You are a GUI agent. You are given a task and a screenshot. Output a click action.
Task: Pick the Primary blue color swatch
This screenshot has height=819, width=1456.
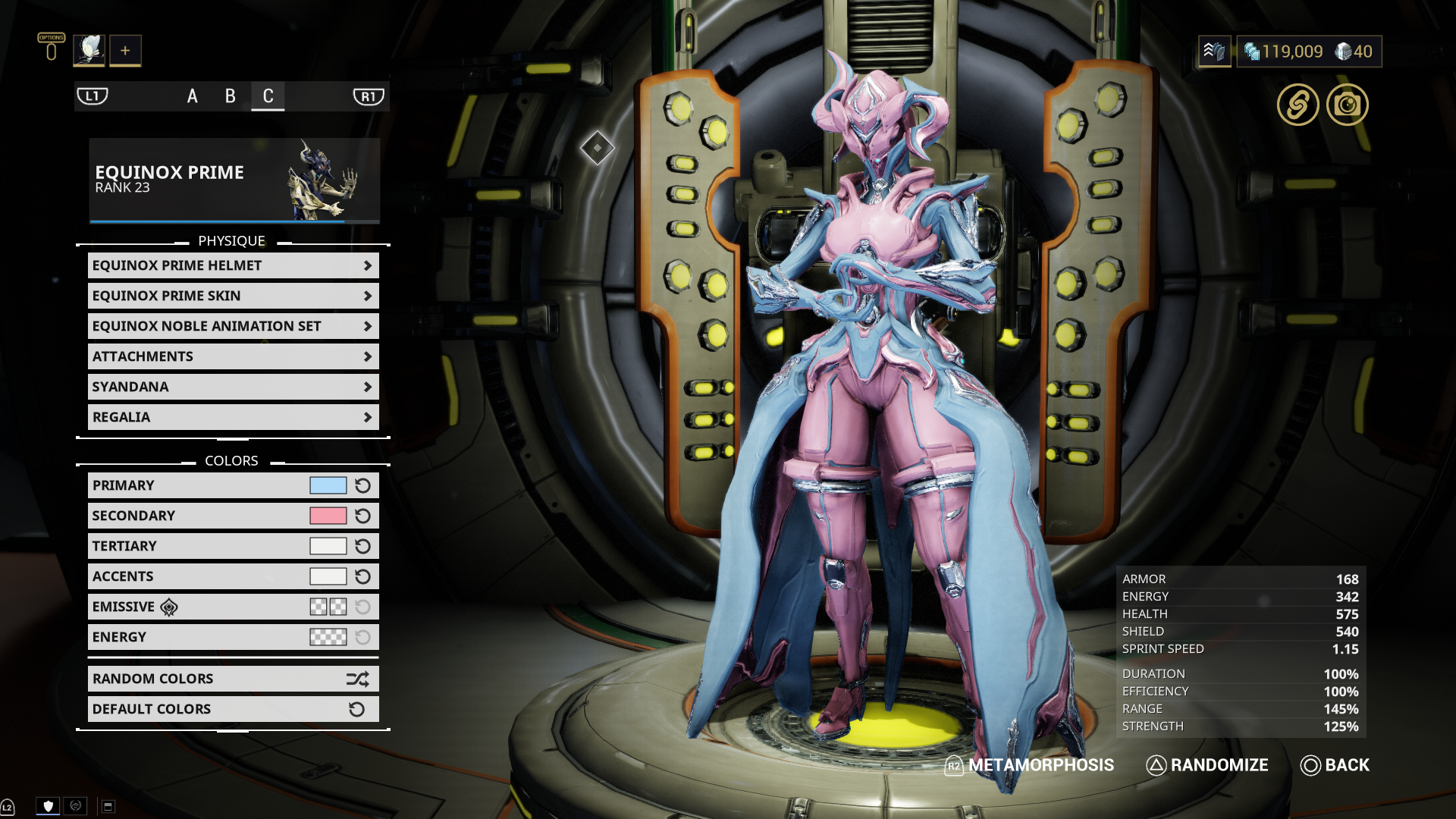pos(328,485)
